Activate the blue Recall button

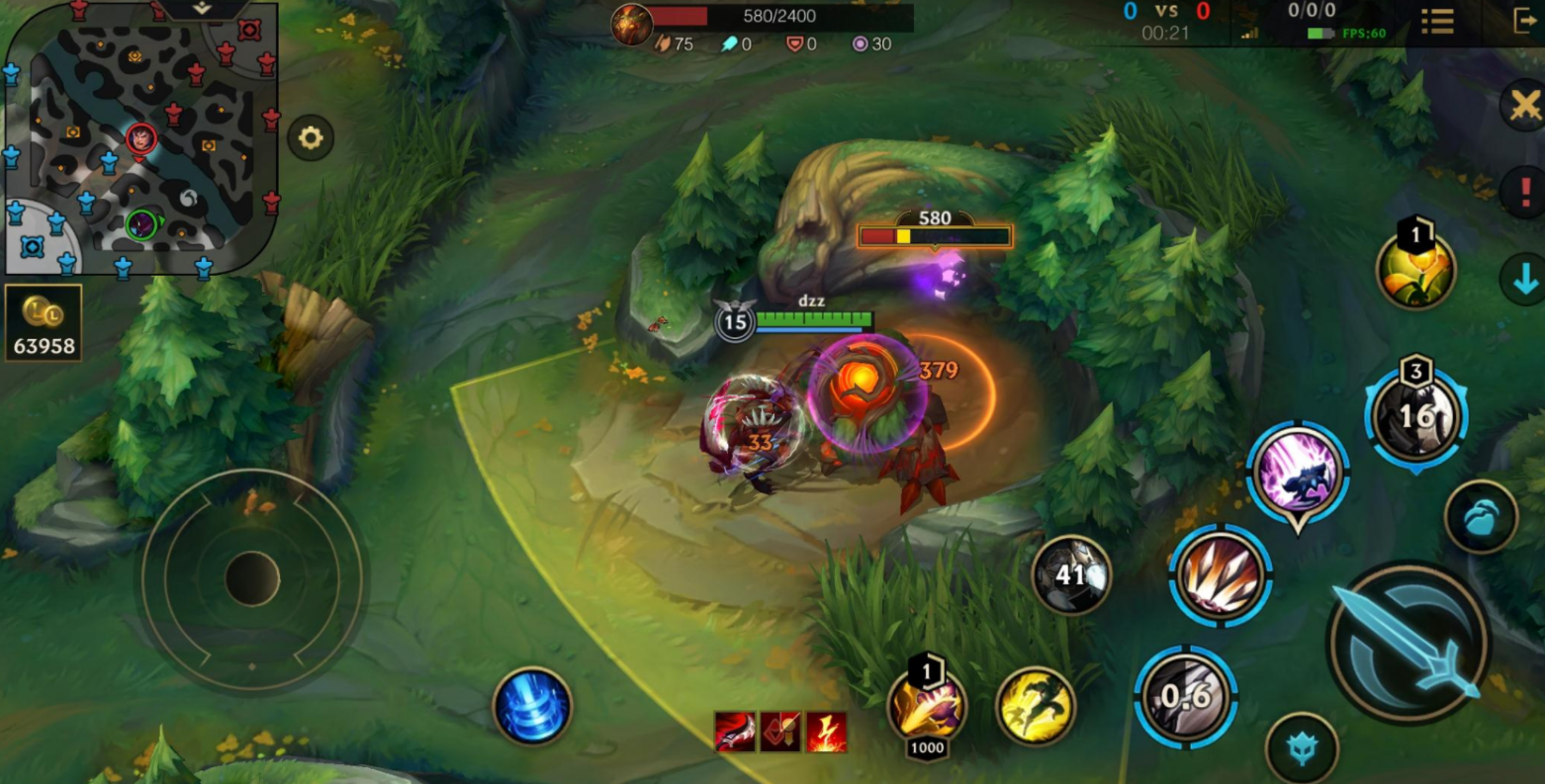(532, 707)
